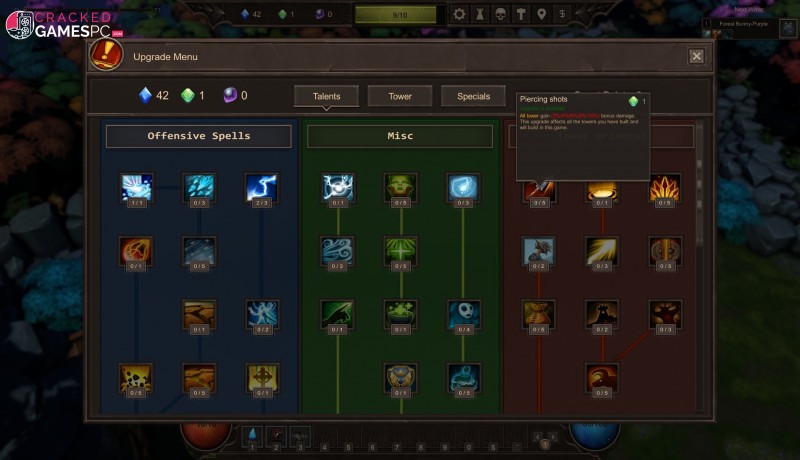
Task: Open the Specials tab
Action: coord(473,96)
